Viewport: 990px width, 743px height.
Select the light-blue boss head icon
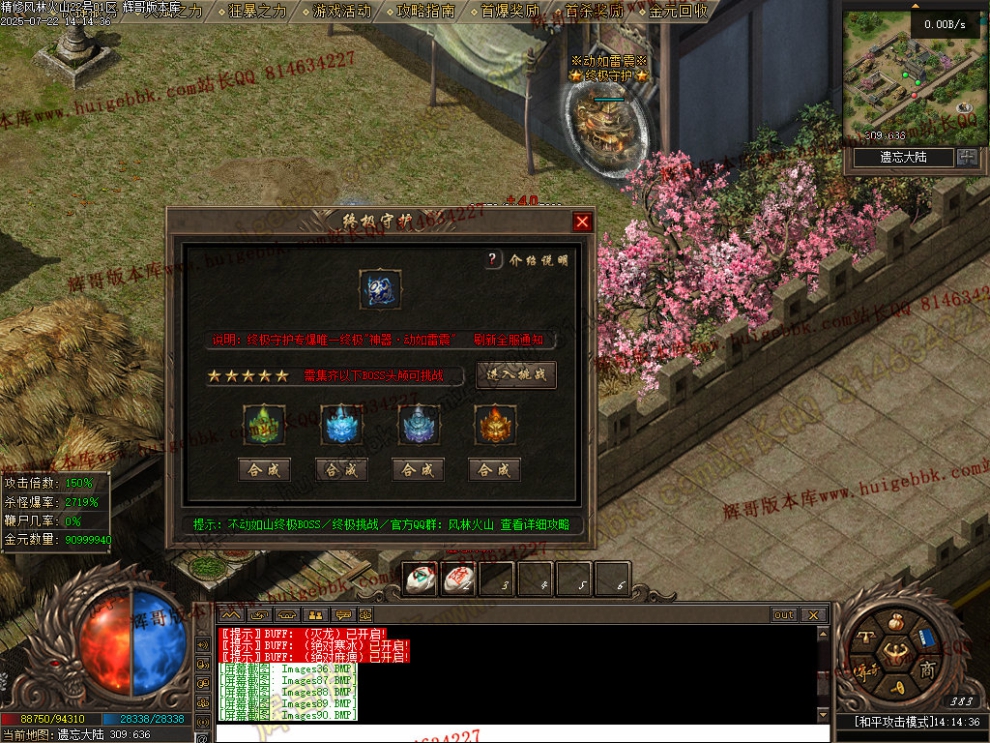[341, 425]
